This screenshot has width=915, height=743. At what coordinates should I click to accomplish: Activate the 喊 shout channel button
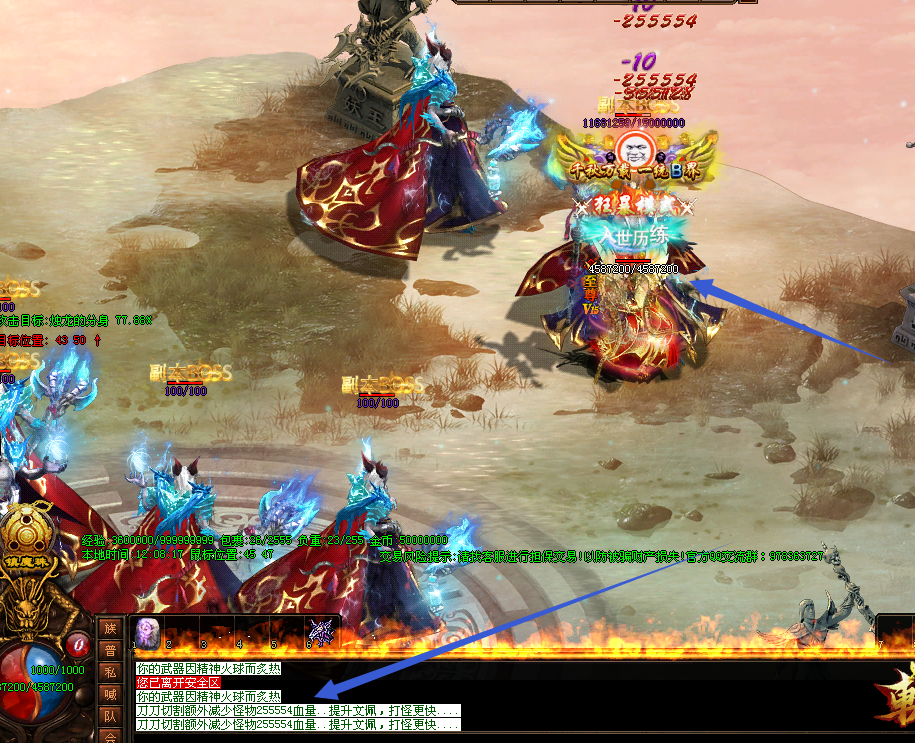pyautogui.click(x=110, y=694)
